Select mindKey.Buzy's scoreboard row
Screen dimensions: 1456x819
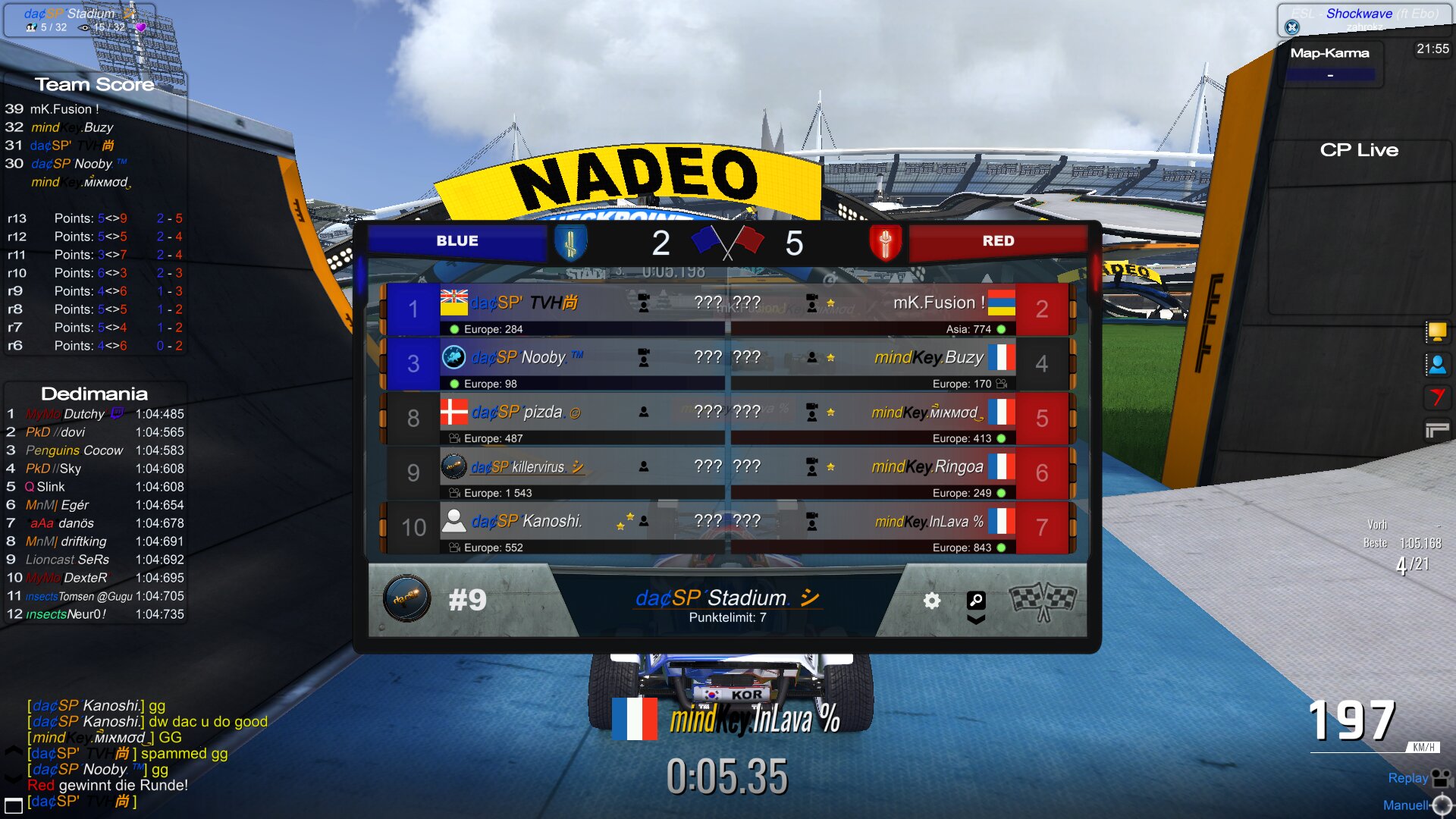click(902, 364)
